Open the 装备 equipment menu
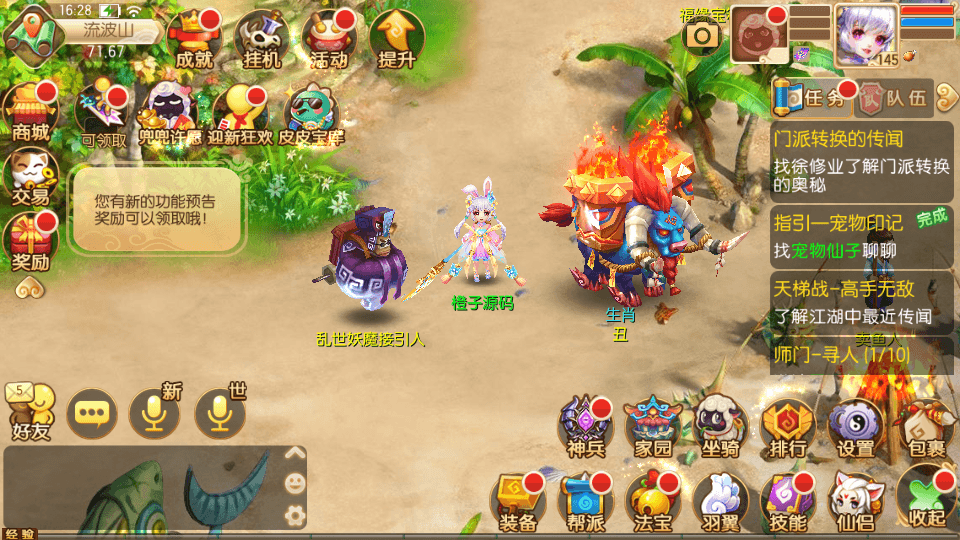Viewport: 960px width, 540px height. [518, 500]
